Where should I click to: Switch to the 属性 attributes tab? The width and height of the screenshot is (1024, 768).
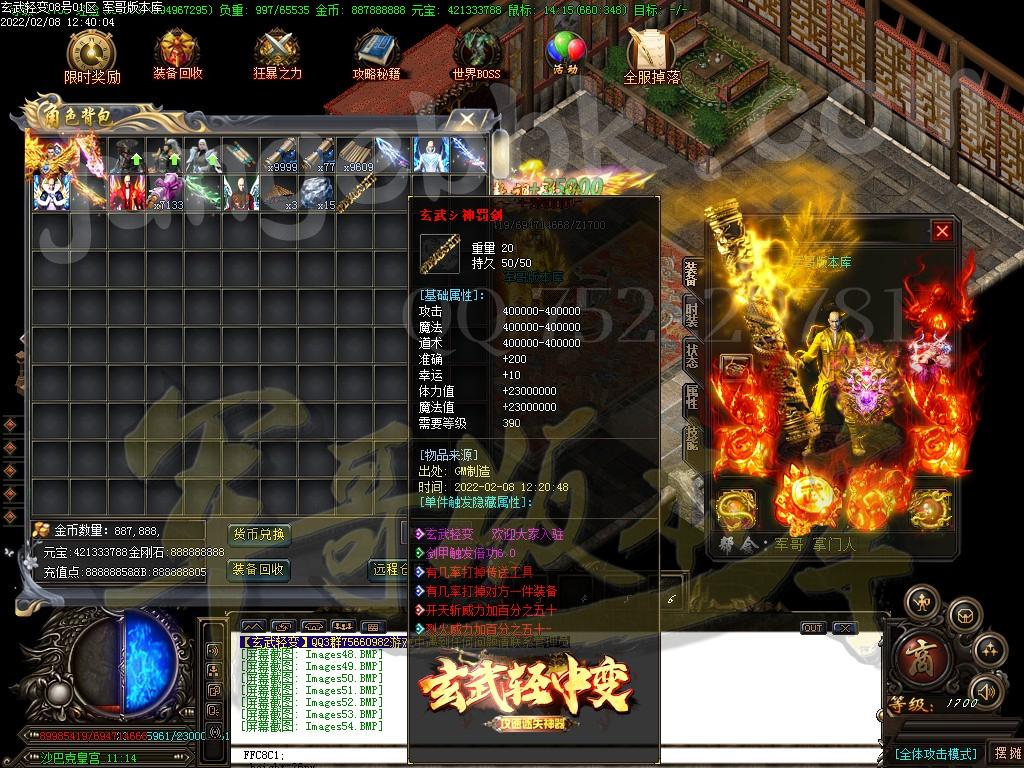click(x=691, y=397)
